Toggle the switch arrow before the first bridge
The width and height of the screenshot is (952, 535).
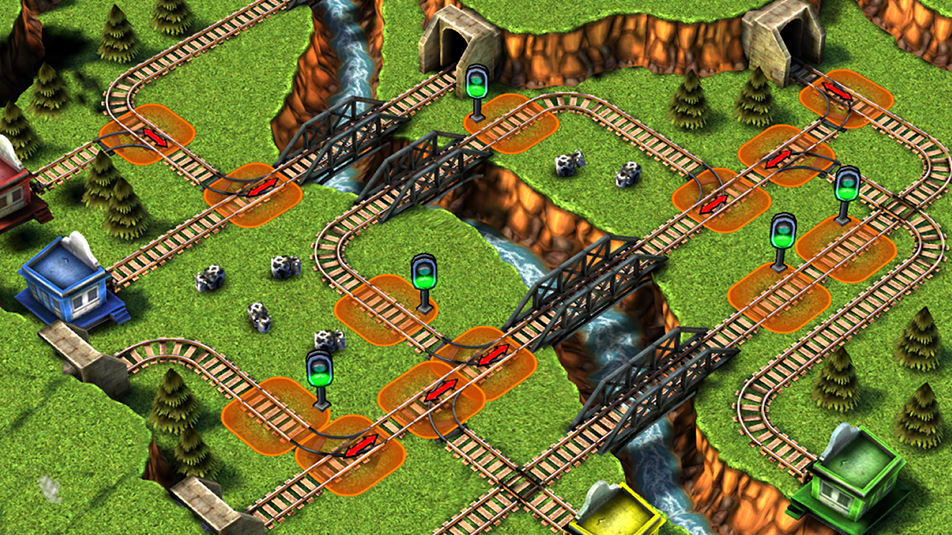coord(262,187)
